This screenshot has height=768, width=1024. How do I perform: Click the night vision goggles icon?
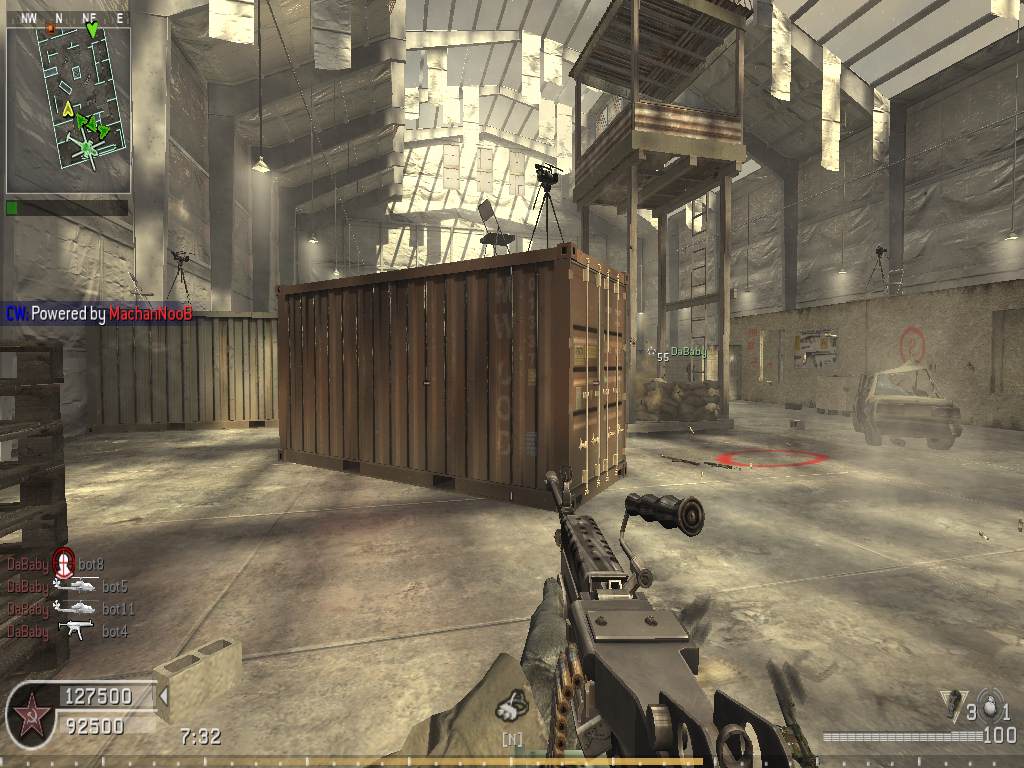pos(513,706)
